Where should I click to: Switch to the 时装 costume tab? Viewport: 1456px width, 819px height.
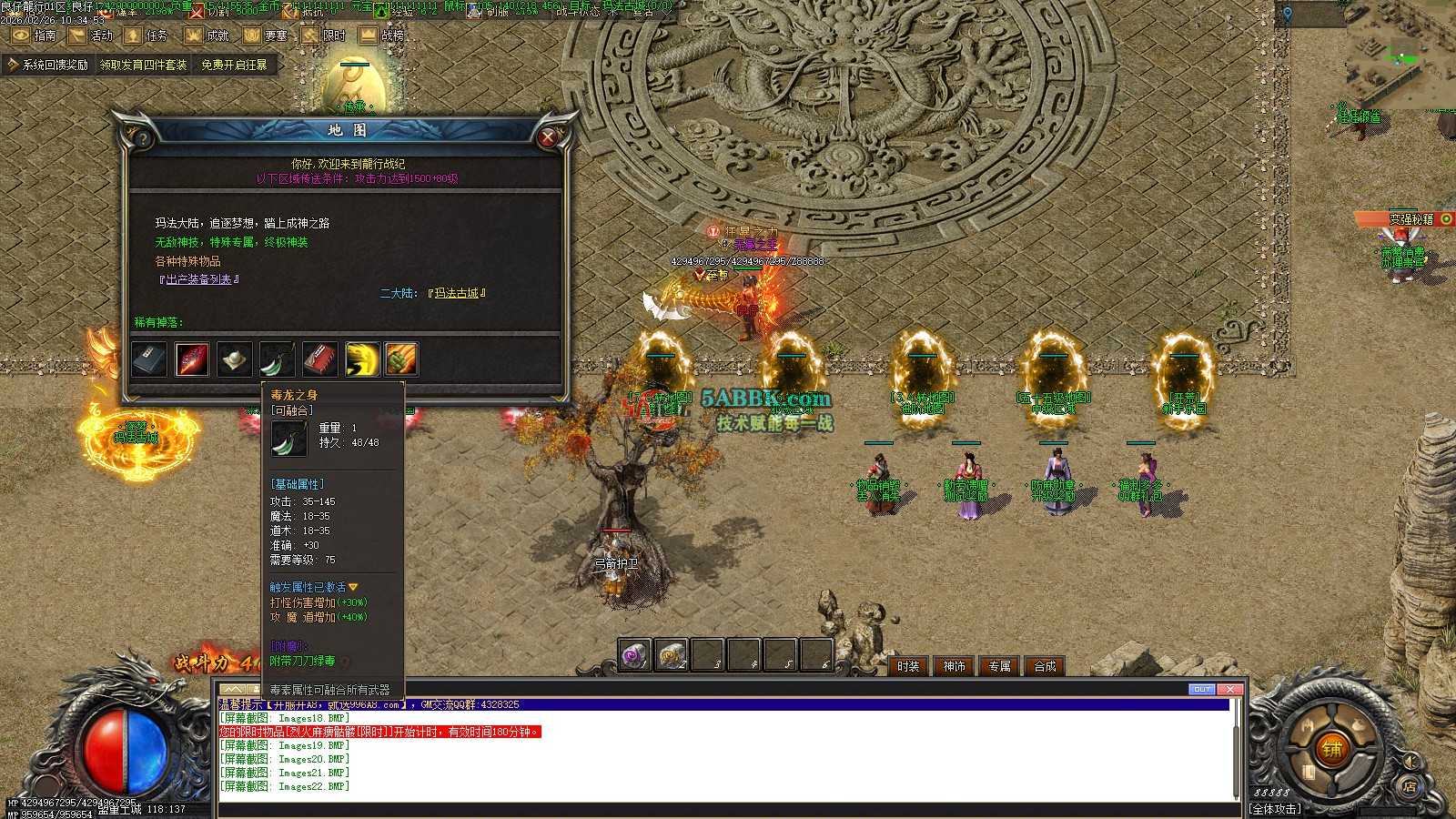click(x=908, y=666)
